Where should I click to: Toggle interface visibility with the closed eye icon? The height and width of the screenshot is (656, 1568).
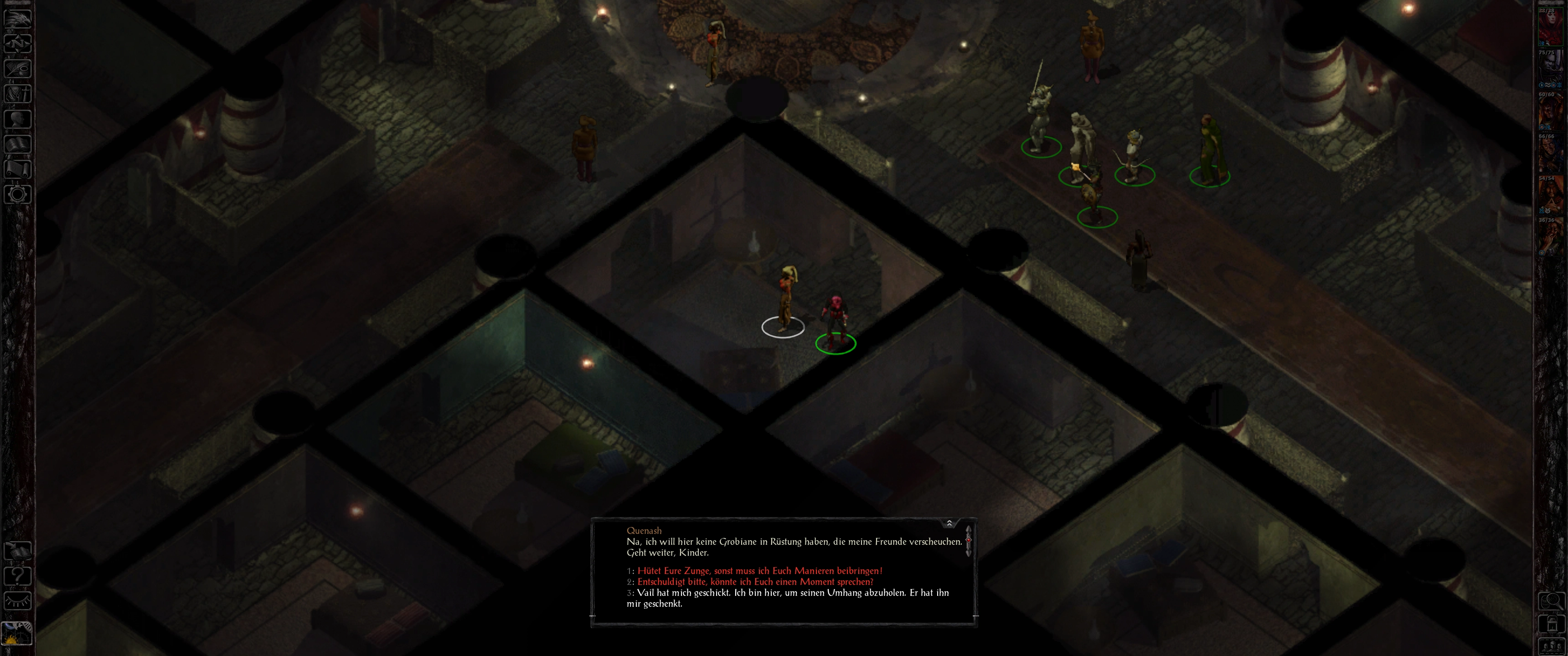click(x=17, y=601)
